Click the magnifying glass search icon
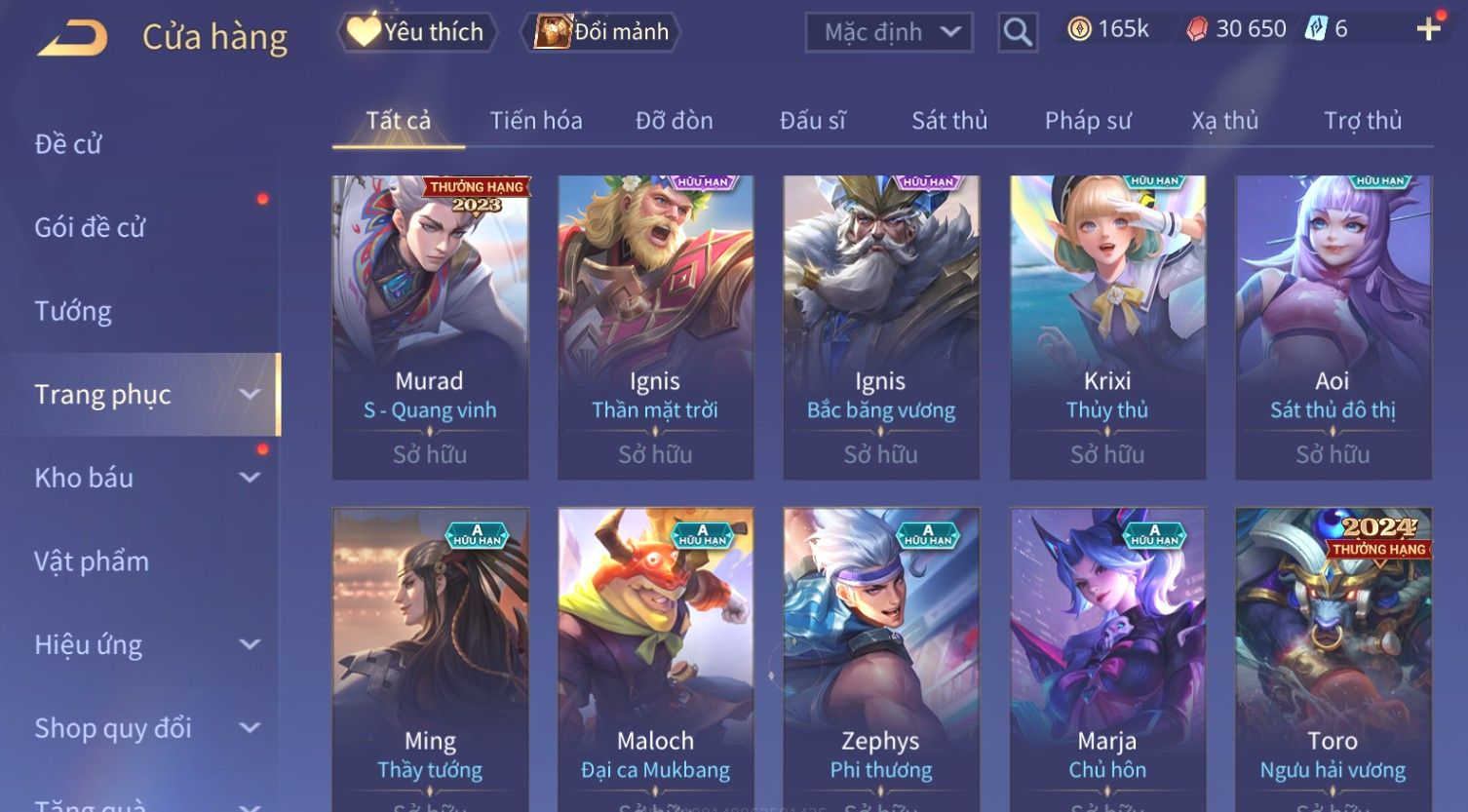This screenshot has height=812, width=1468. (x=1018, y=32)
